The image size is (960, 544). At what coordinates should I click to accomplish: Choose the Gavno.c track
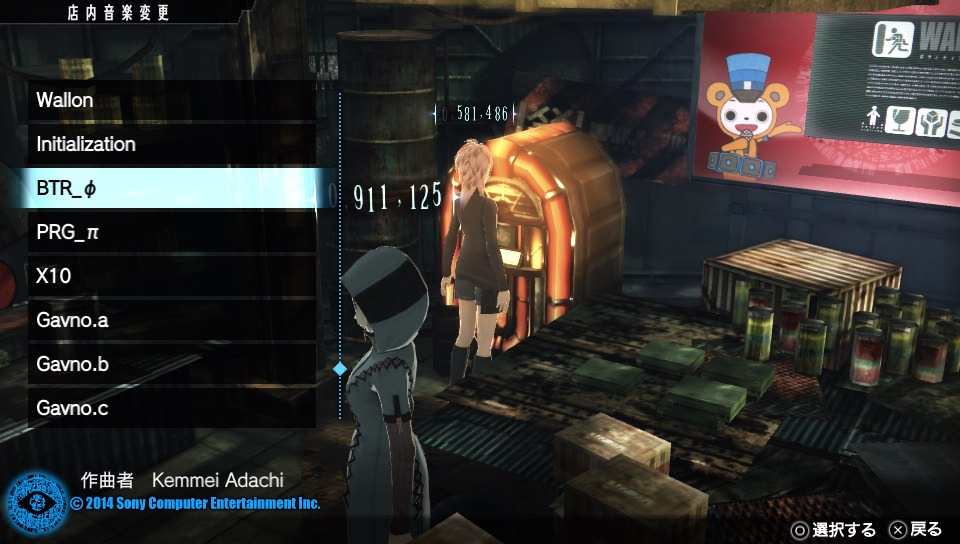[x=170, y=408]
